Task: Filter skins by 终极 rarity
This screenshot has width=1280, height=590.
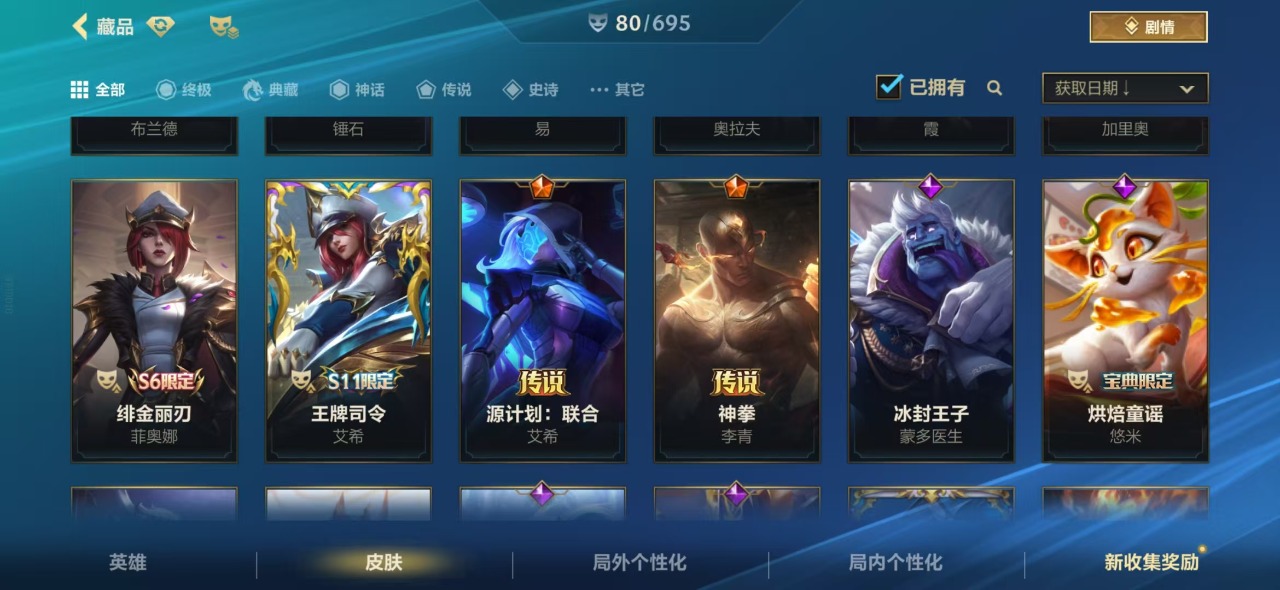Action: tap(184, 90)
